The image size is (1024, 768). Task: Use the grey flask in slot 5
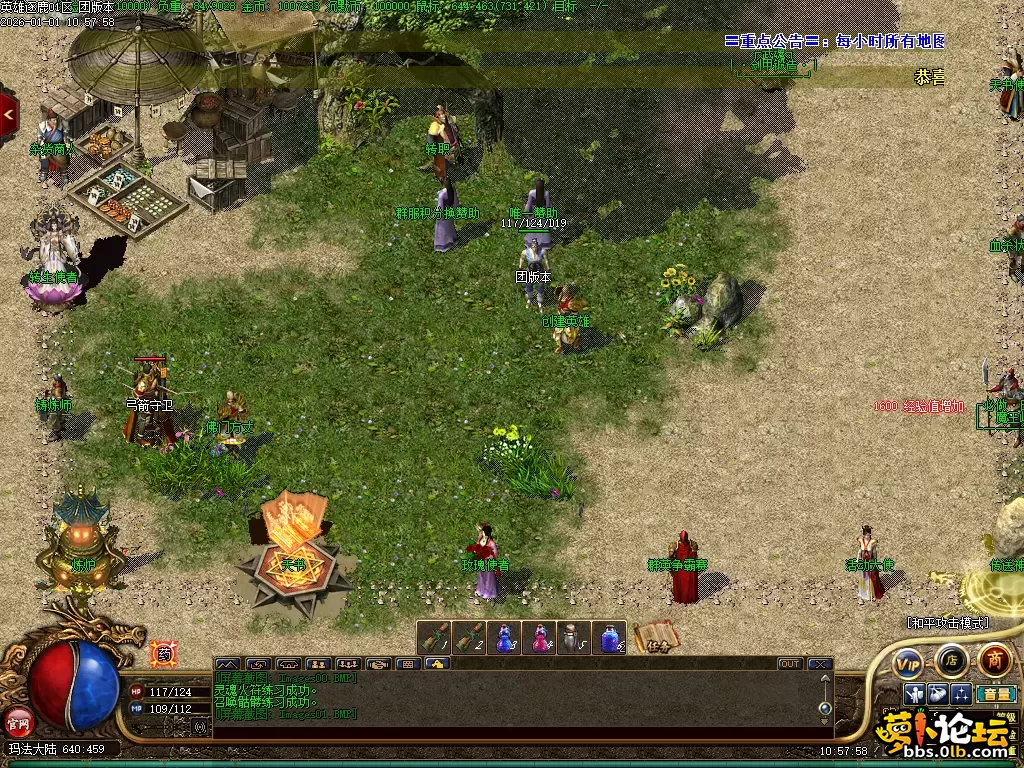tap(575, 637)
